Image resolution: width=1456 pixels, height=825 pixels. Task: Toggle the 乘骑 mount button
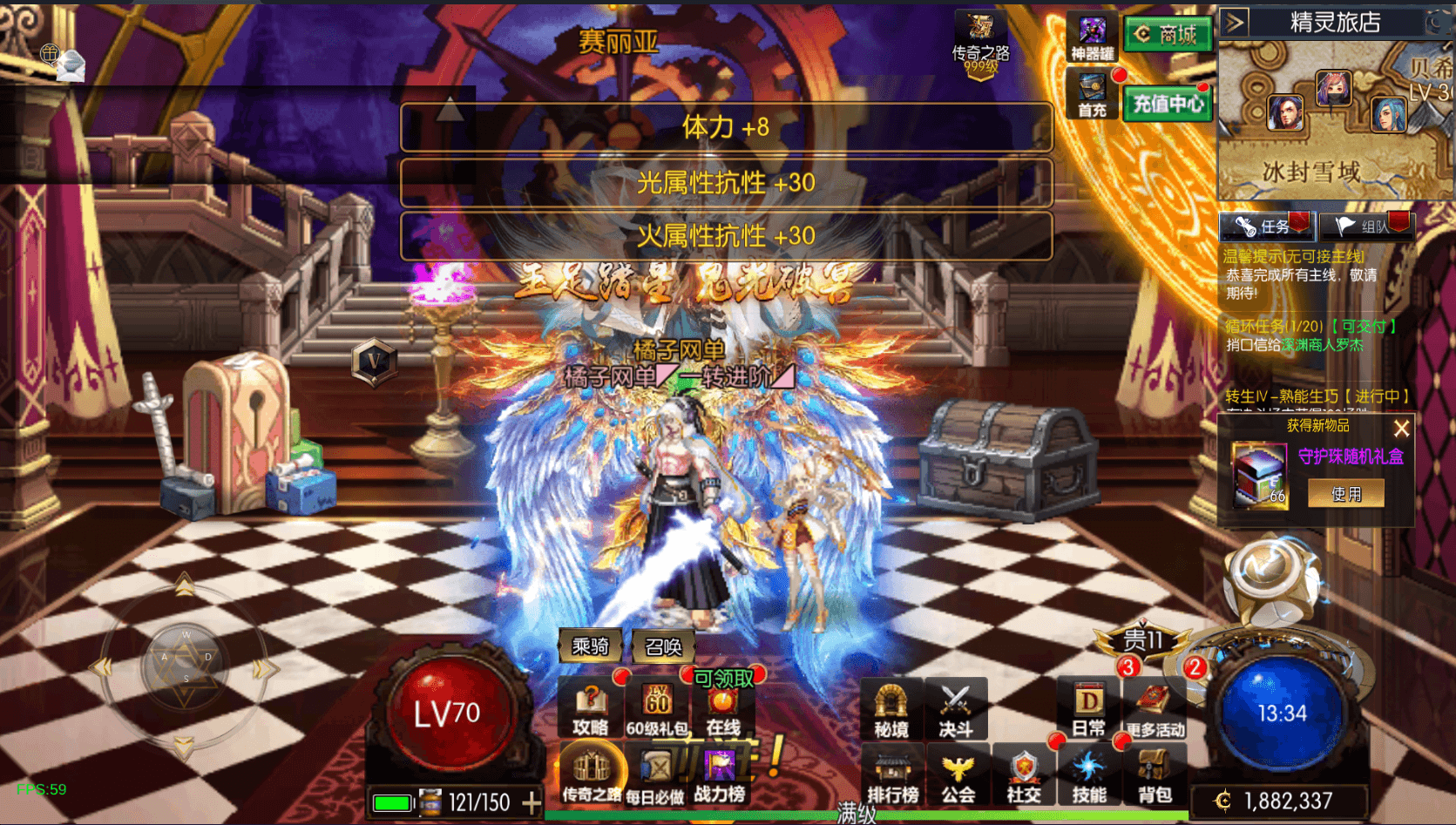click(x=590, y=646)
